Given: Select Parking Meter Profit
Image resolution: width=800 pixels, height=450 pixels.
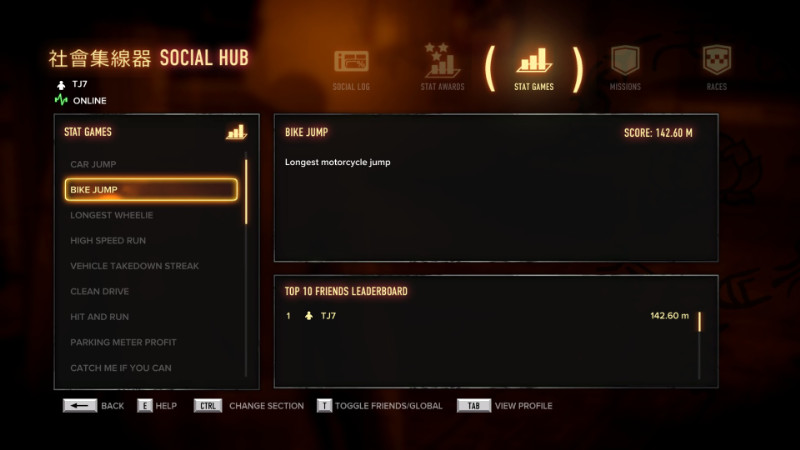Looking at the screenshot, I should (150, 342).
